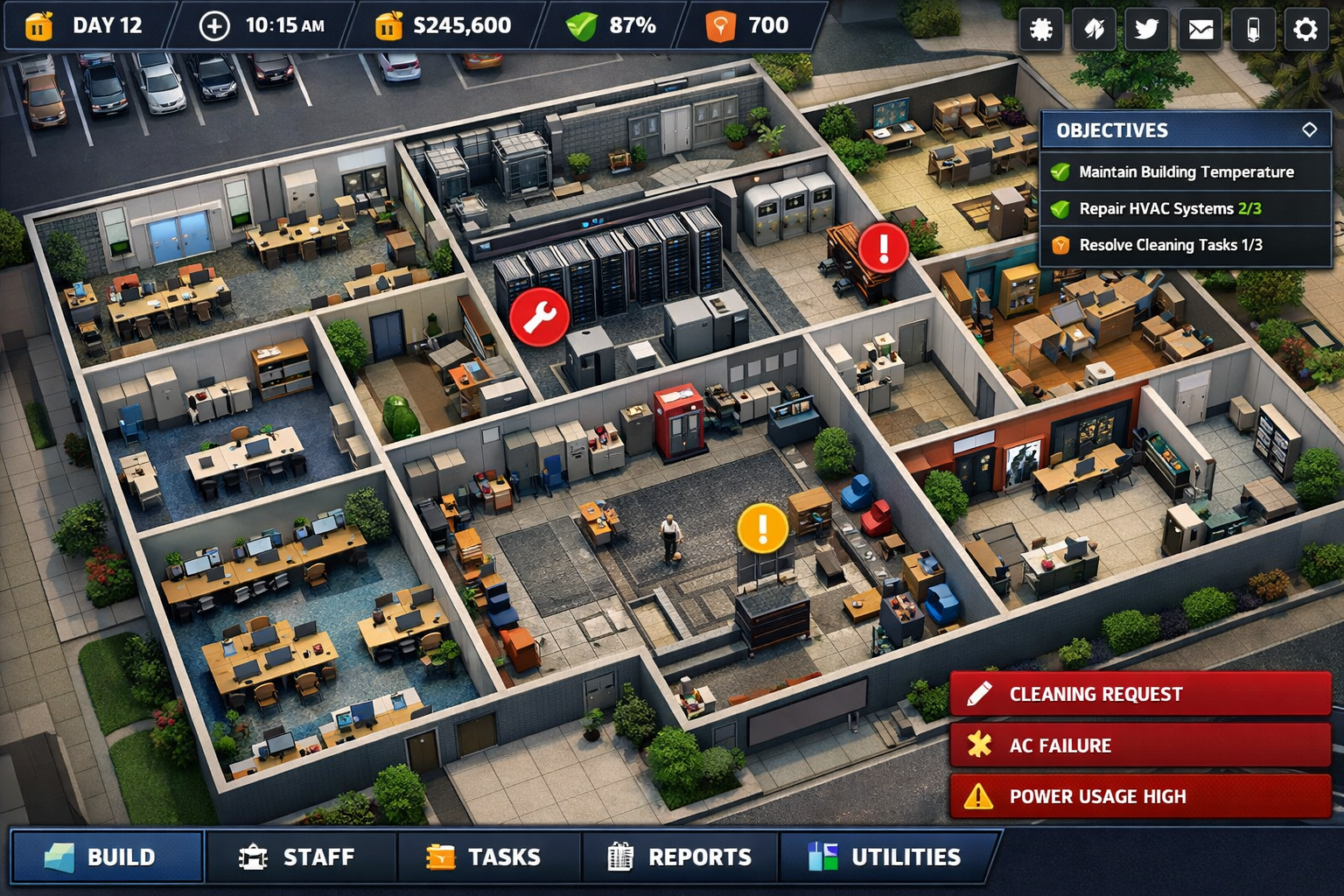Check messages via the envelope icon
The image size is (1344, 896).
pos(1200,29)
